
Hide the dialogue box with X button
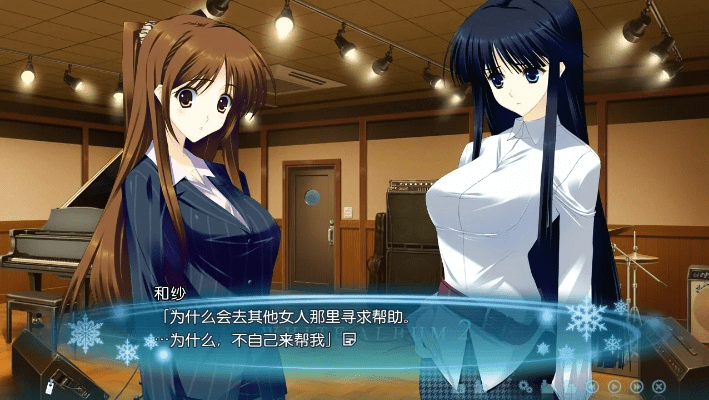[658, 386]
